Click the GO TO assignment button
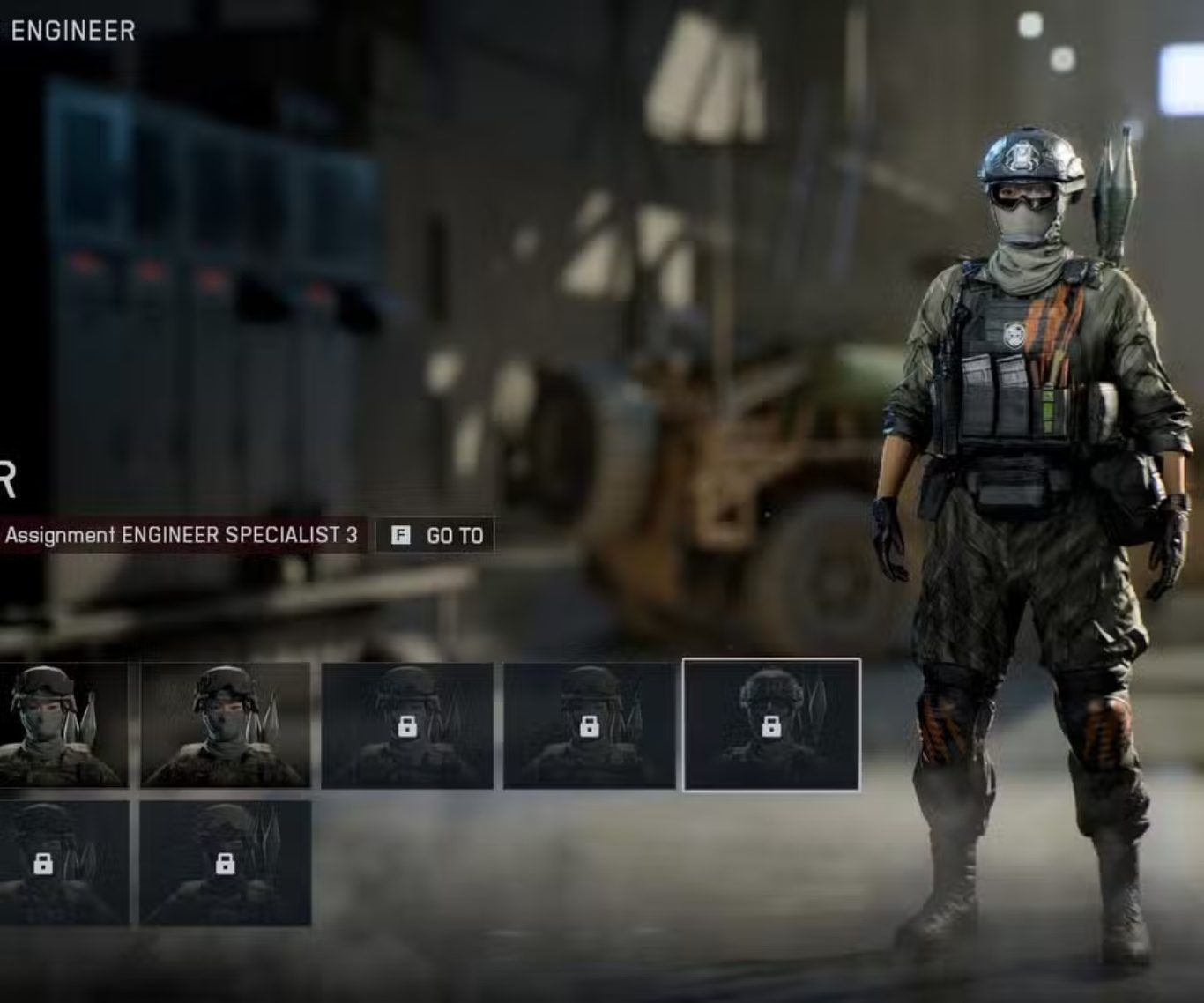This screenshot has height=1003, width=1204. 436,536
